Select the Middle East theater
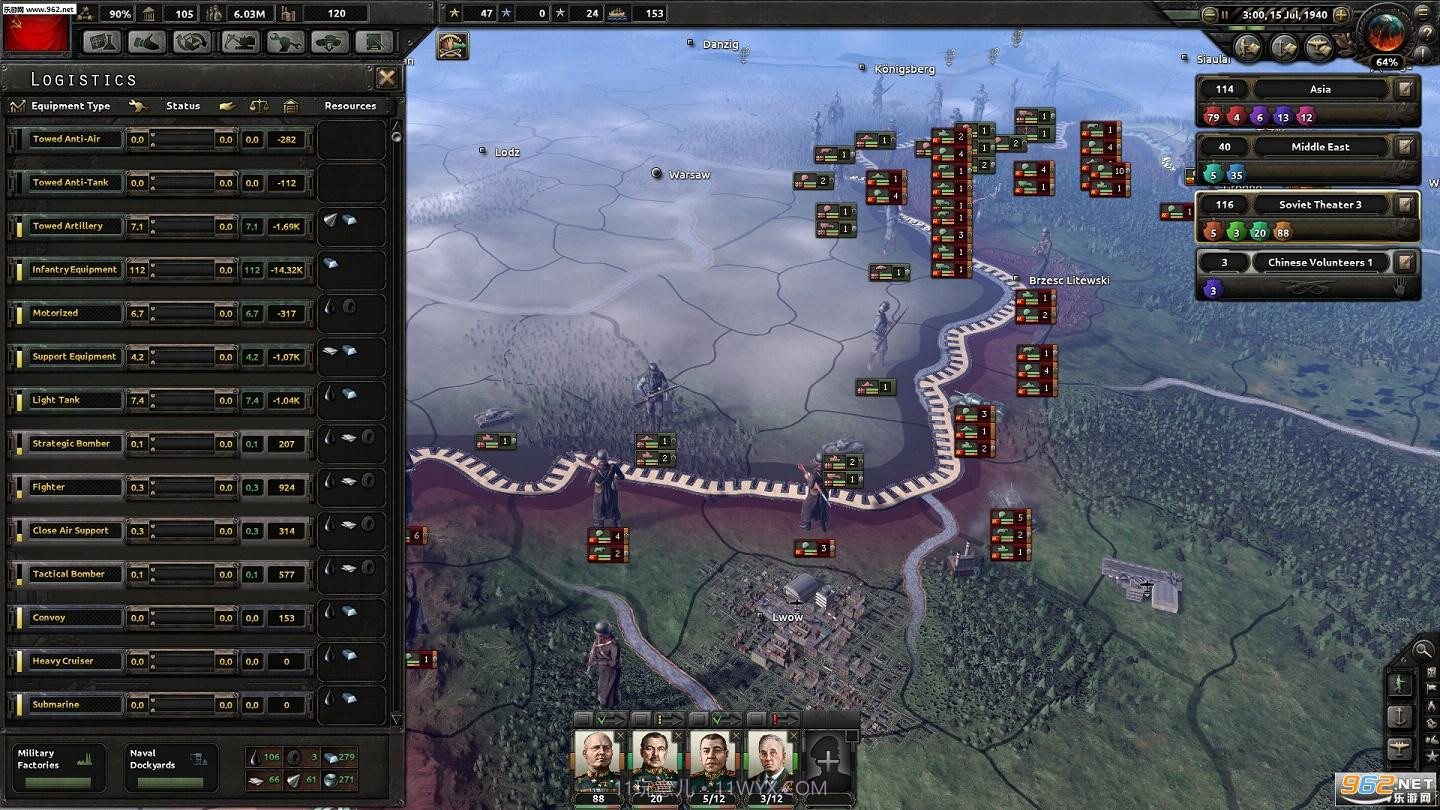1440x810 pixels. click(x=1320, y=147)
